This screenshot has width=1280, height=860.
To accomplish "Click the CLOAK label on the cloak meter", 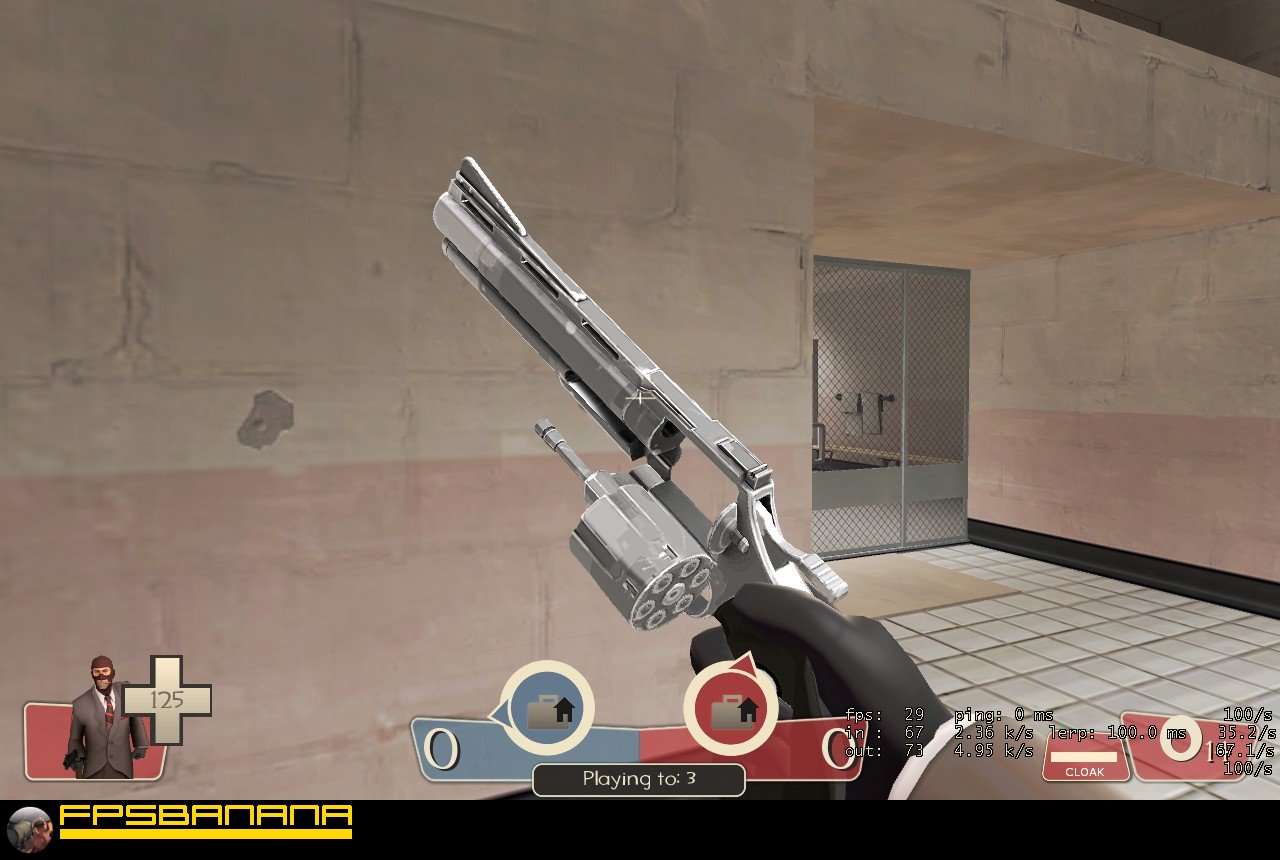I will (1085, 771).
